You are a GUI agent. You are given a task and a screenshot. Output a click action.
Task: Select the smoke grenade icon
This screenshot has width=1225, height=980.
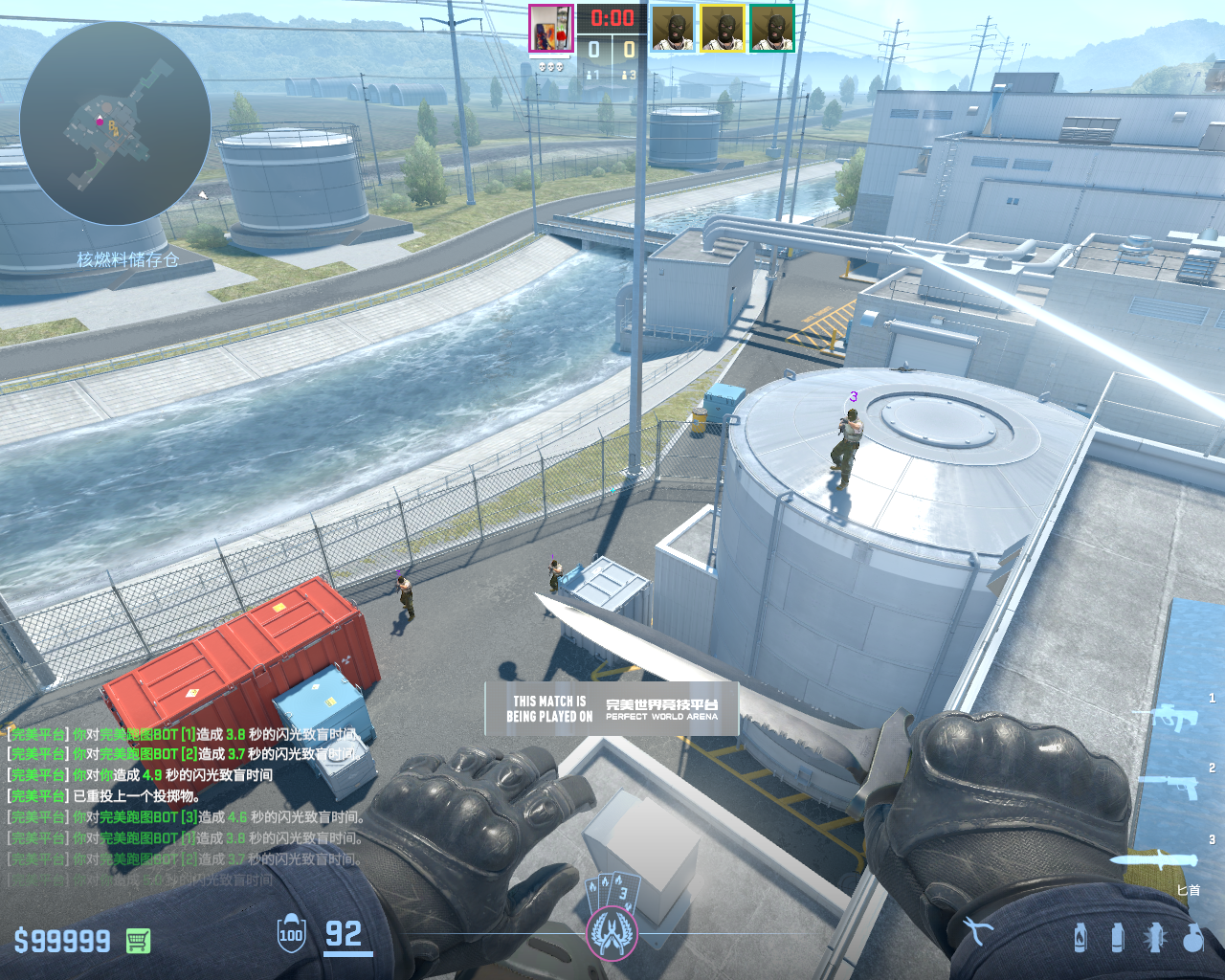[x=1118, y=937]
